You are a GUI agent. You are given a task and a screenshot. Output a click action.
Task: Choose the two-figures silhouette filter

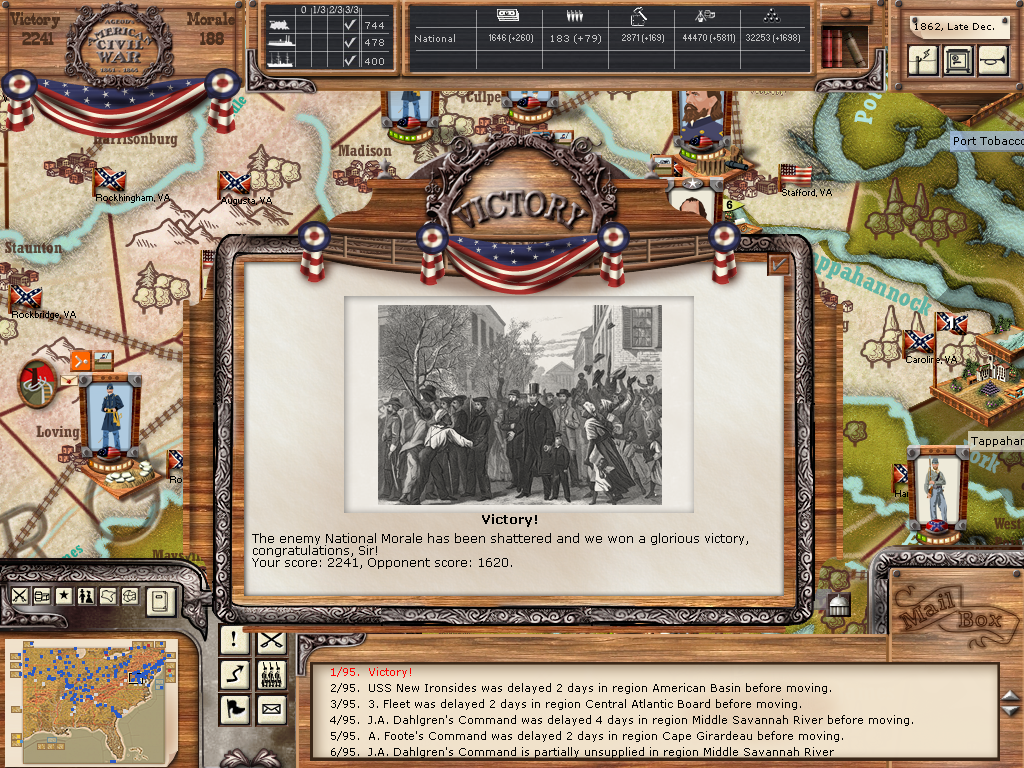point(87,596)
